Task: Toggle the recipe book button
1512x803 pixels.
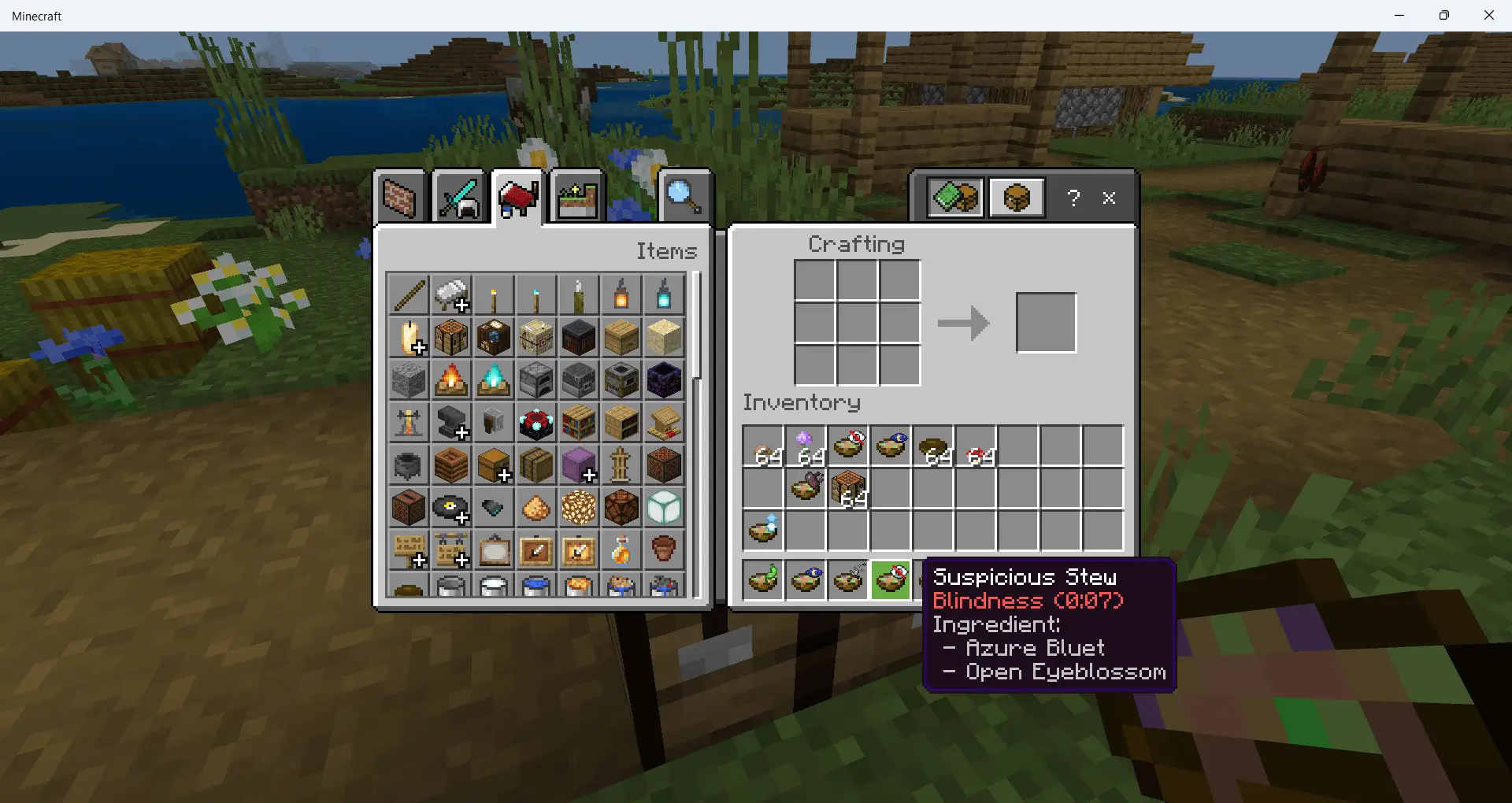Action: pyautogui.click(x=954, y=198)
